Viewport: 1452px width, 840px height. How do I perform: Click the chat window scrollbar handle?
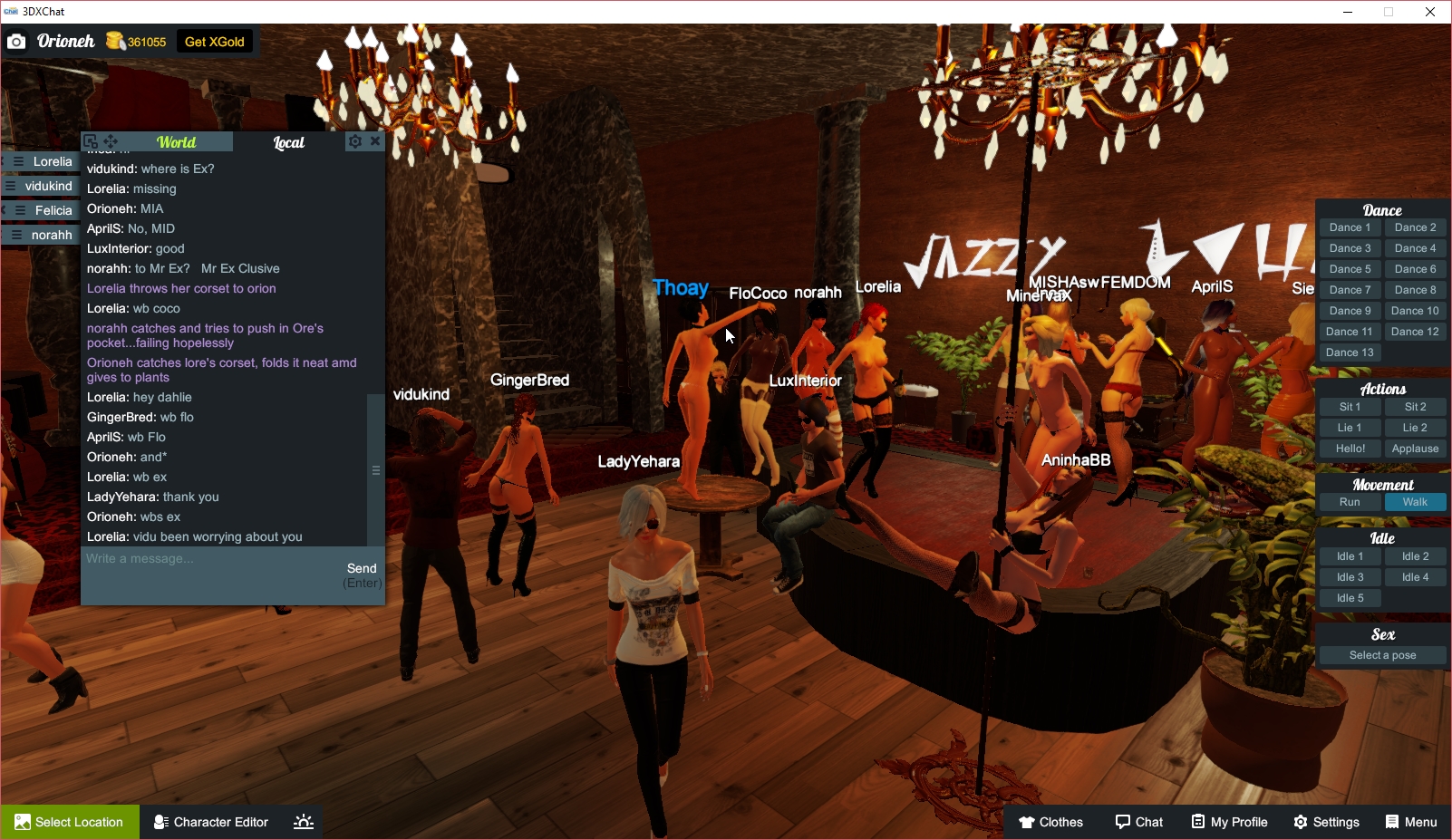click(375, 470)
